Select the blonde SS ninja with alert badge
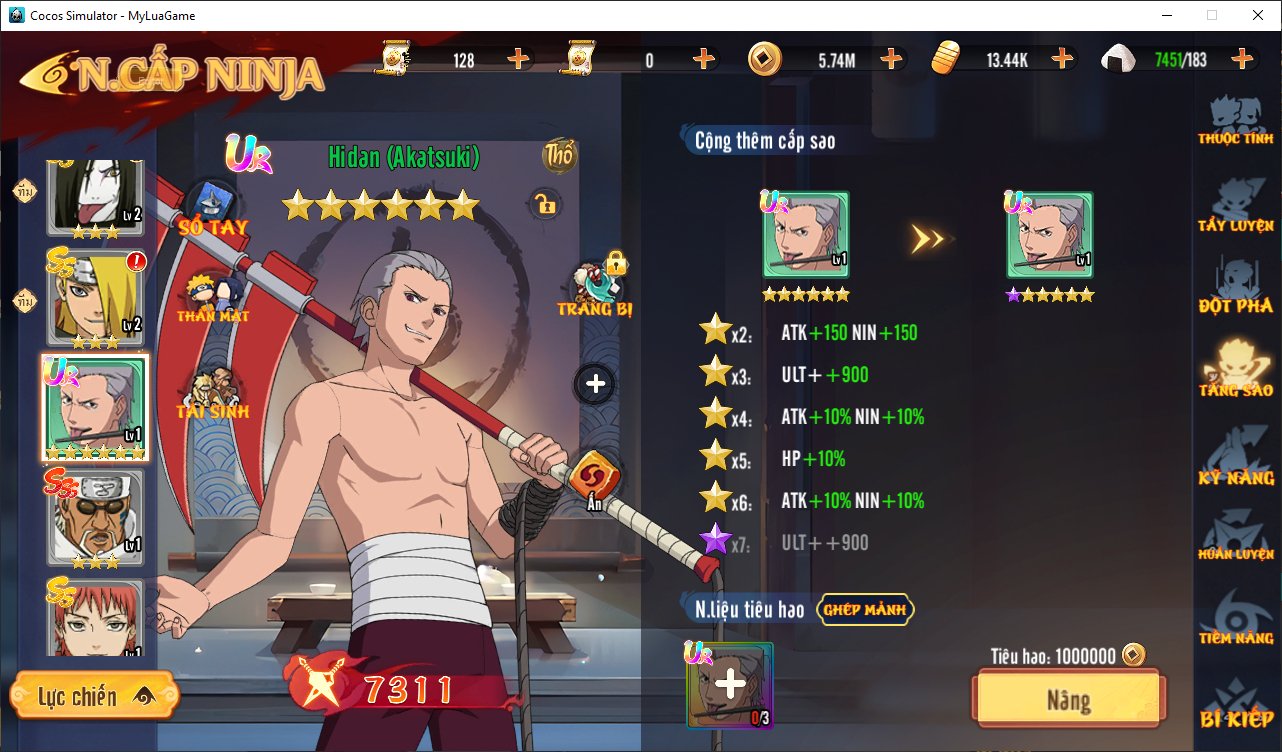Screen dimensions: 1282x752 (x=94, y=297)
